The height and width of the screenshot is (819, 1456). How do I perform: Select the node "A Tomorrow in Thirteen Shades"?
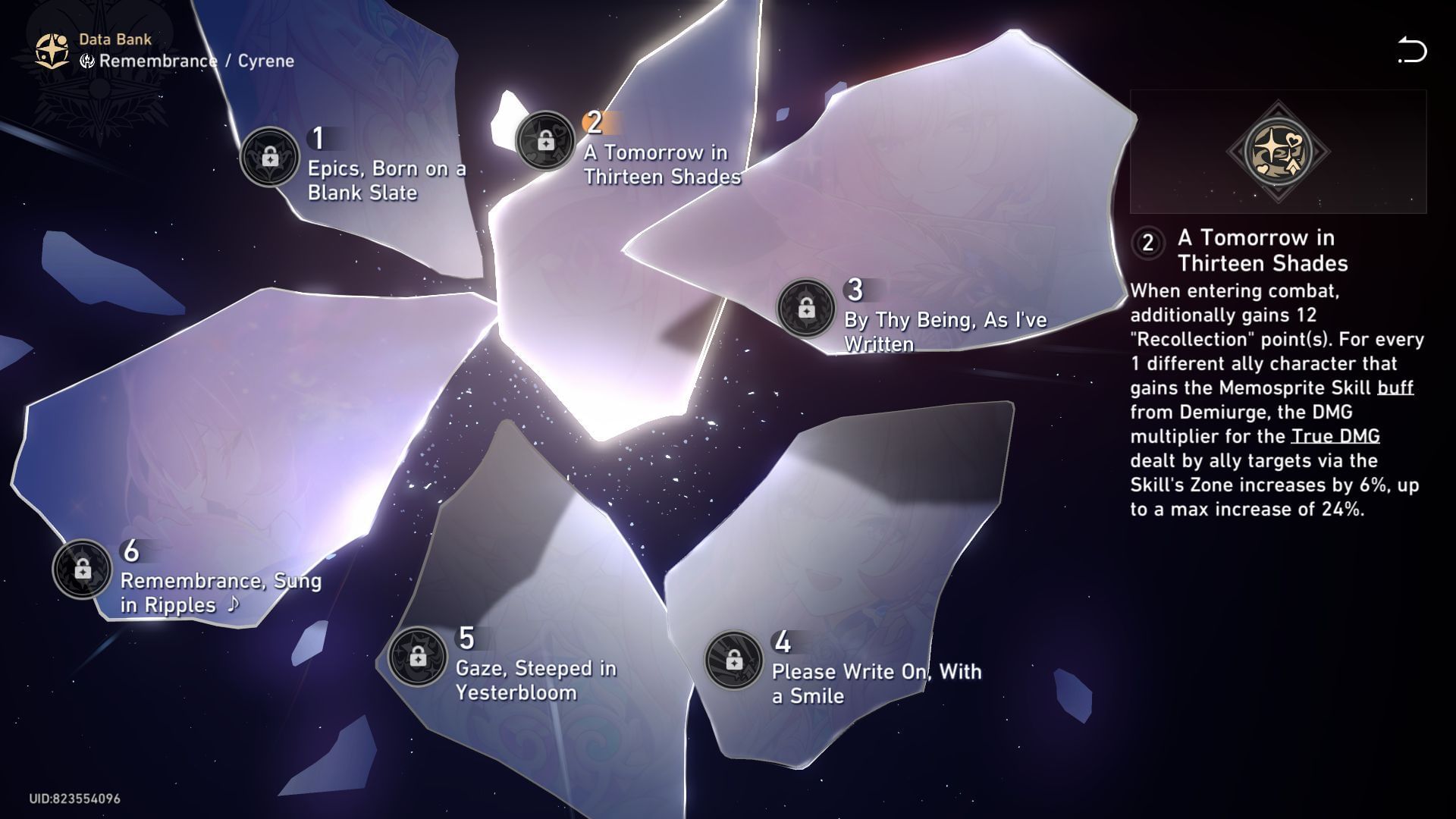click(x=548, y=143)
